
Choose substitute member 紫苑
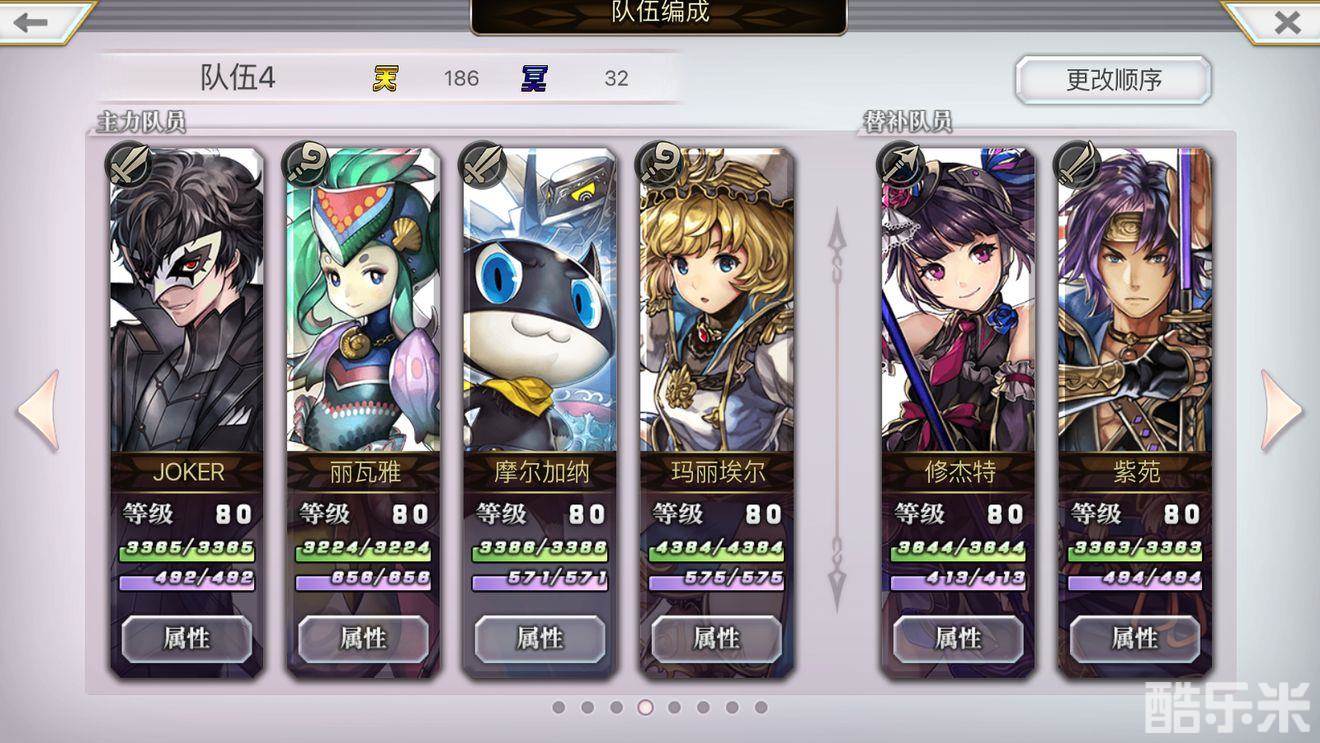coord(1135,300)
